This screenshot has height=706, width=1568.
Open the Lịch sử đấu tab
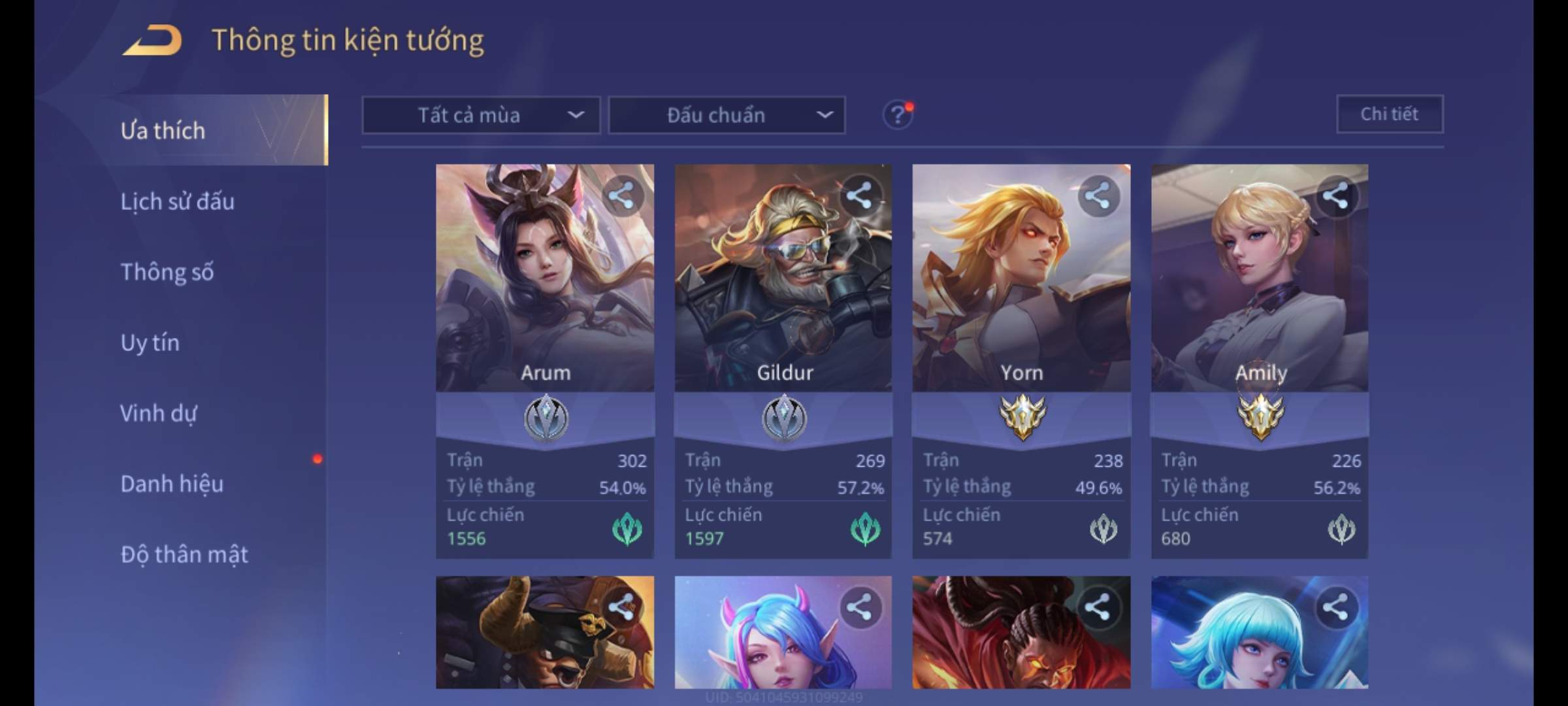pos(177,201)
